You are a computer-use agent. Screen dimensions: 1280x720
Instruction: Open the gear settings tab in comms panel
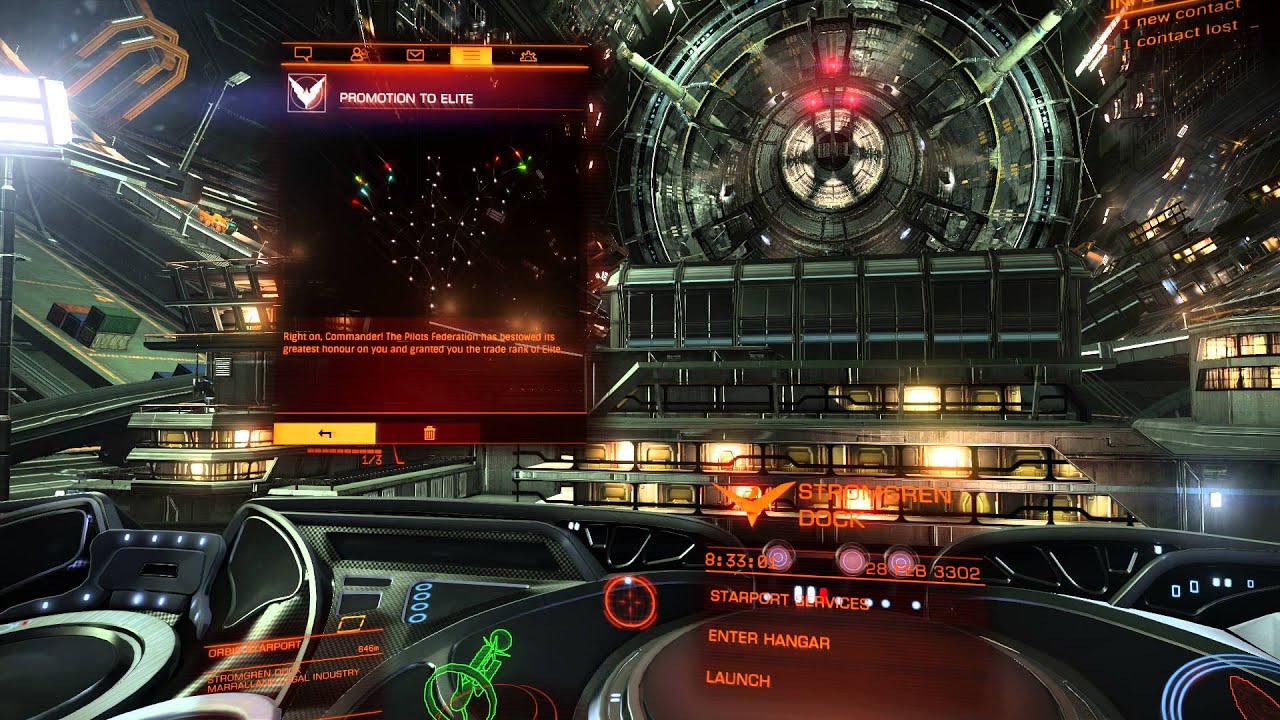pyautogui.click(x=529, y=55)
